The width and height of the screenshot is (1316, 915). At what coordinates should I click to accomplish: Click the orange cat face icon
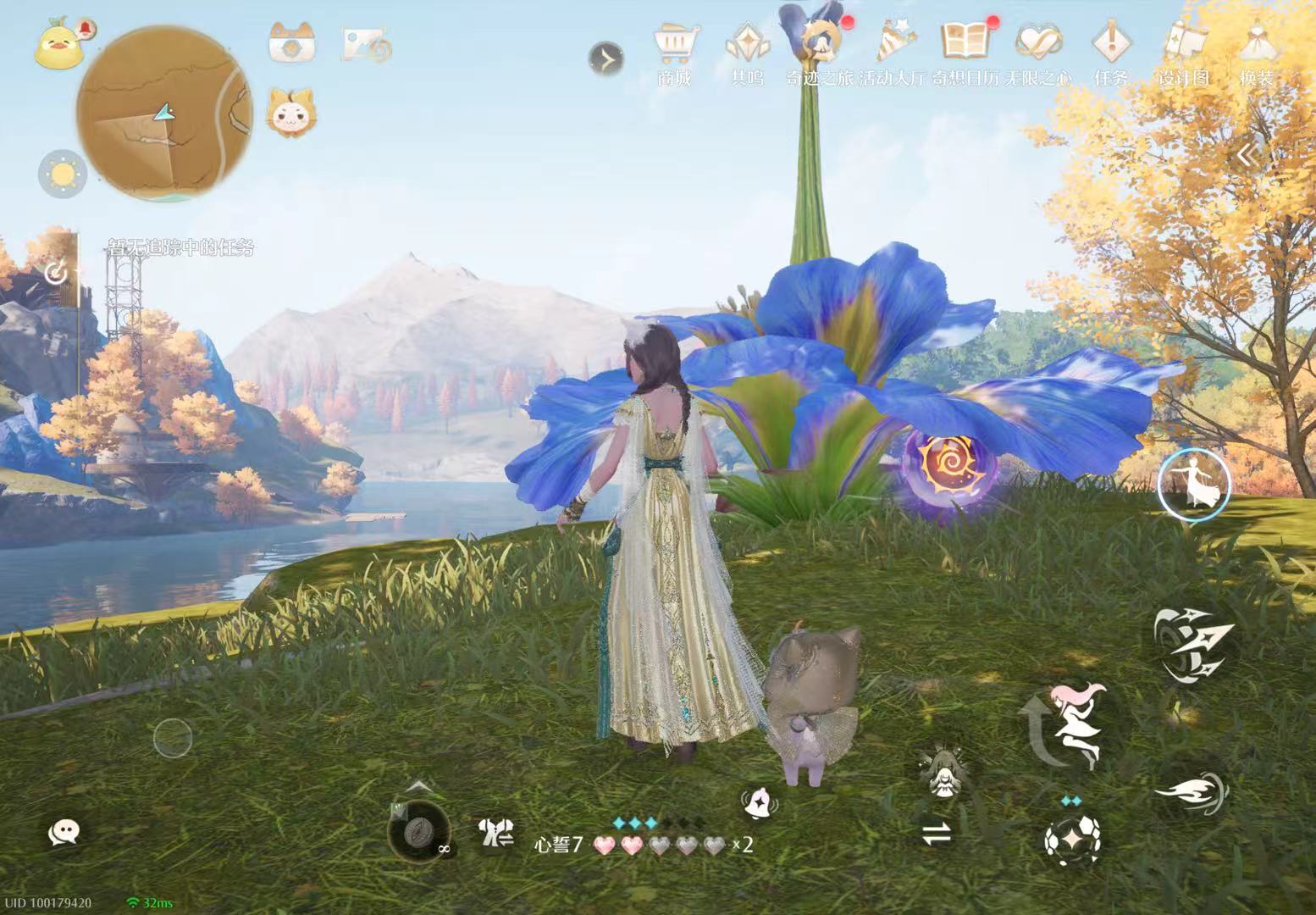pyautogui.click(x=290, y=113)
